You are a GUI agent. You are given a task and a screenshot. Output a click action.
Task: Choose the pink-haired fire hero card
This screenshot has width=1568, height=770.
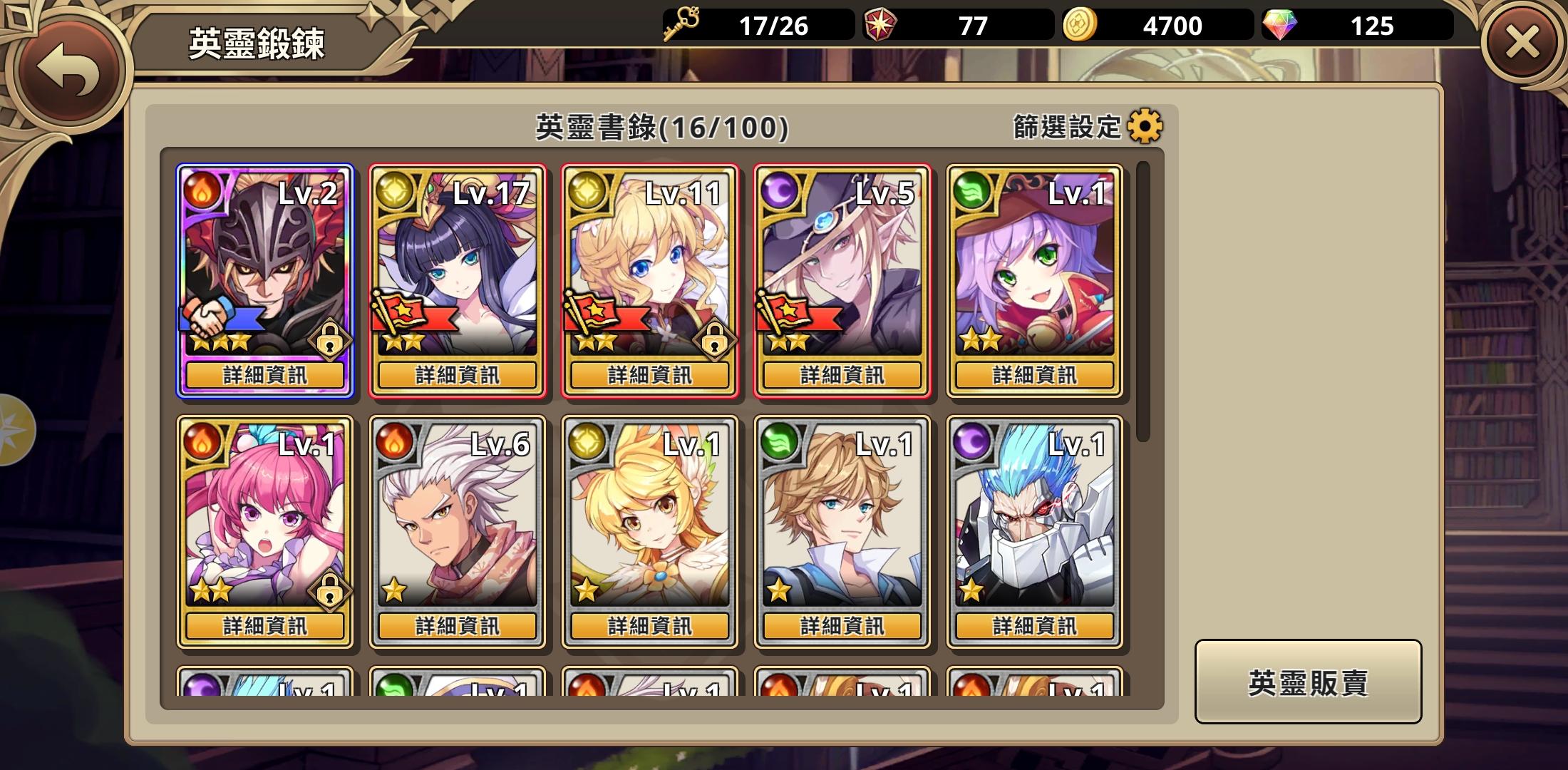click(x=265, y=515)
